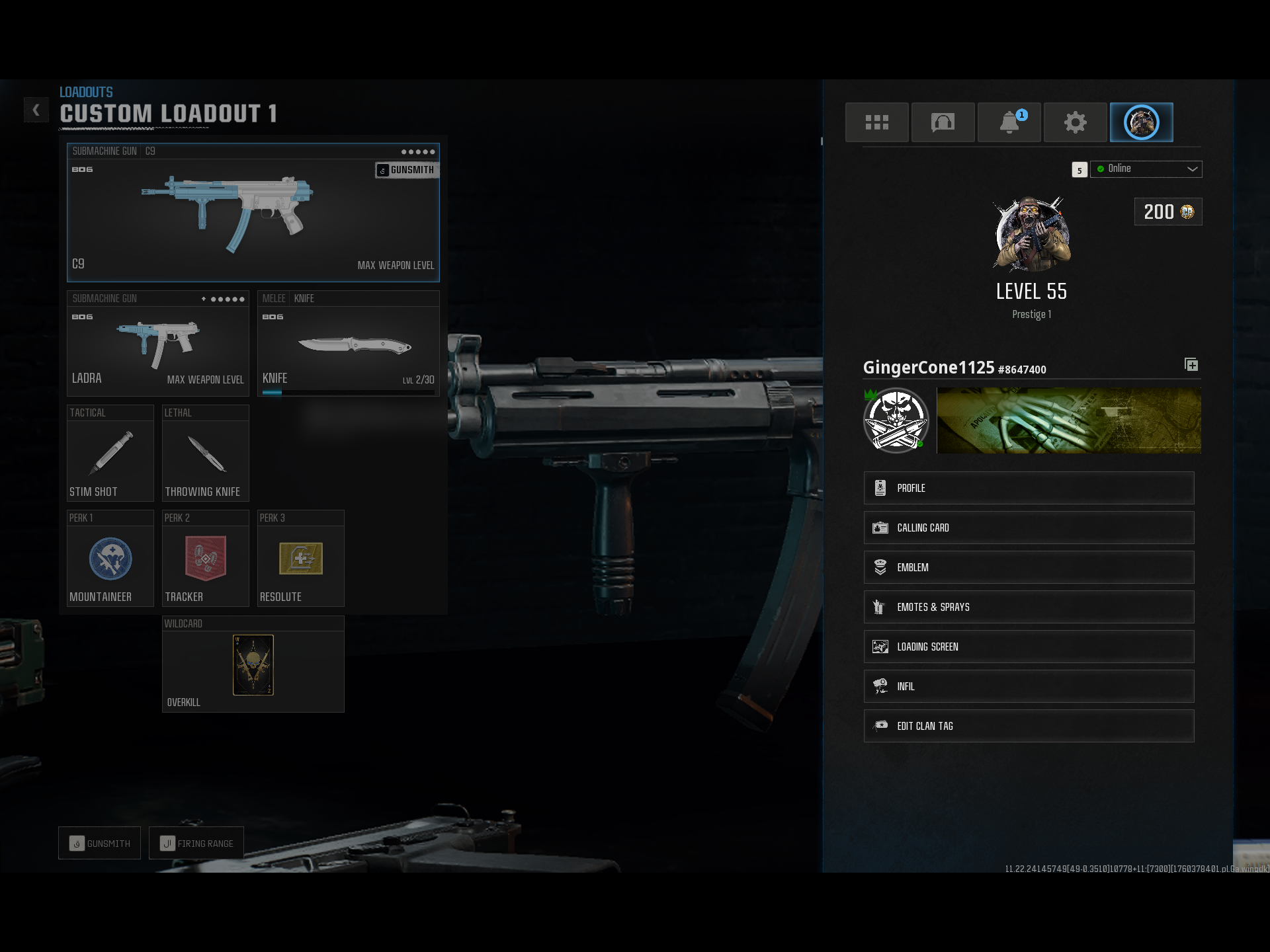Select the Ladra secondary weapon slot
The width and height of the screenshot is (1270, 952).
(x=157, y=344)
